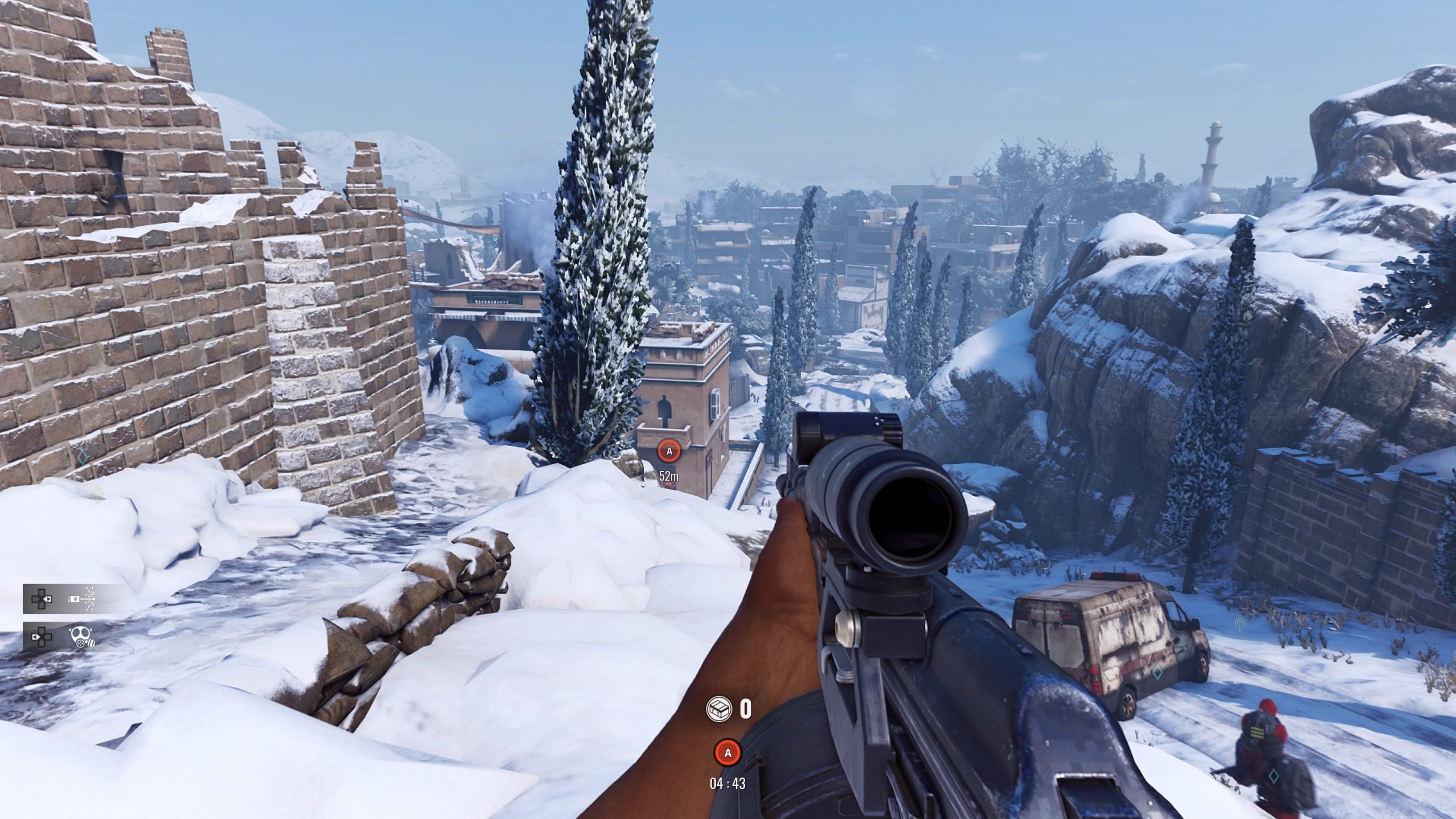The image size is (1456, 819).
Task: Click the supply count value 0
Action: [746, 709]
